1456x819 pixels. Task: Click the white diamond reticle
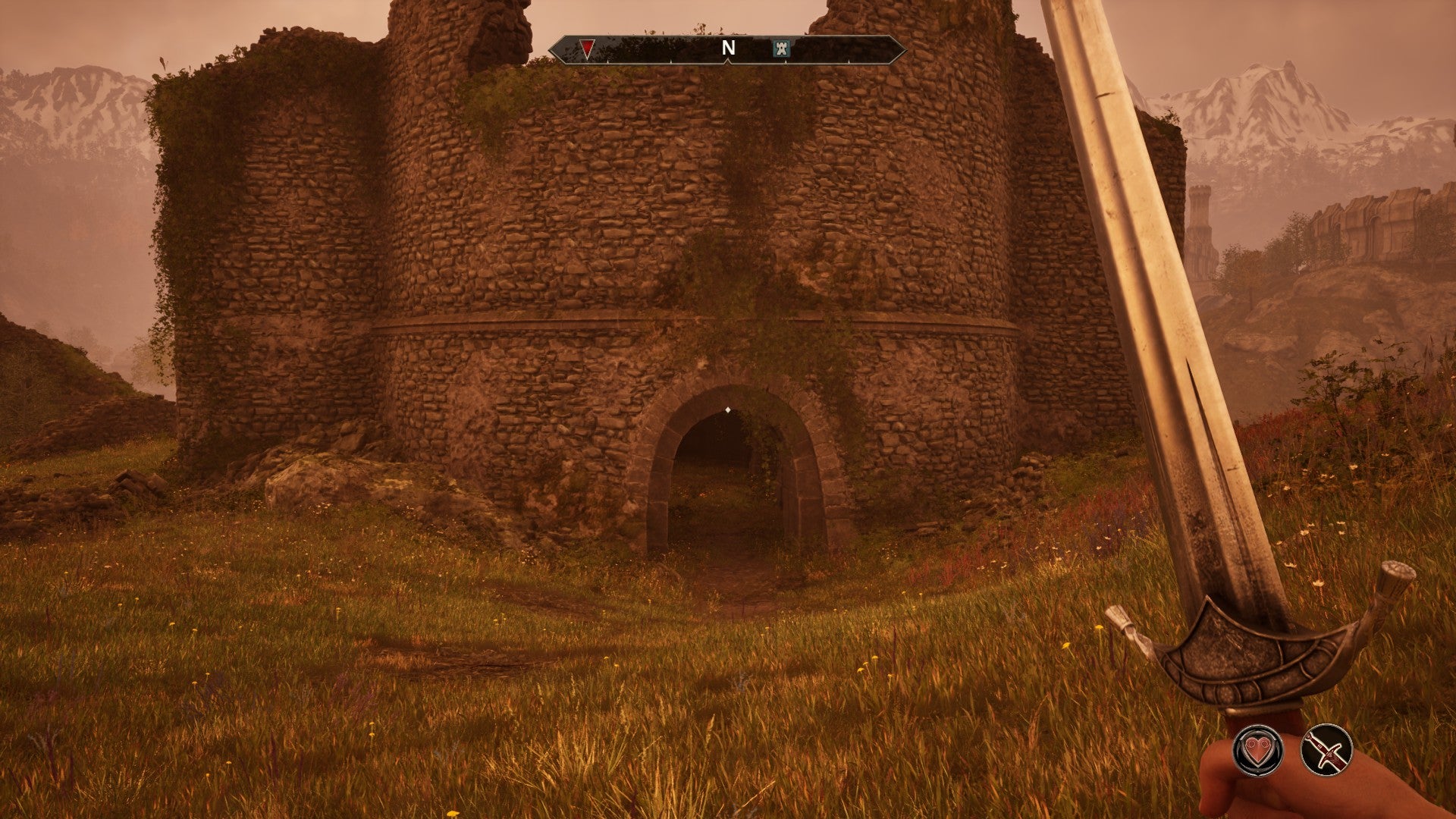click(727, 408)
